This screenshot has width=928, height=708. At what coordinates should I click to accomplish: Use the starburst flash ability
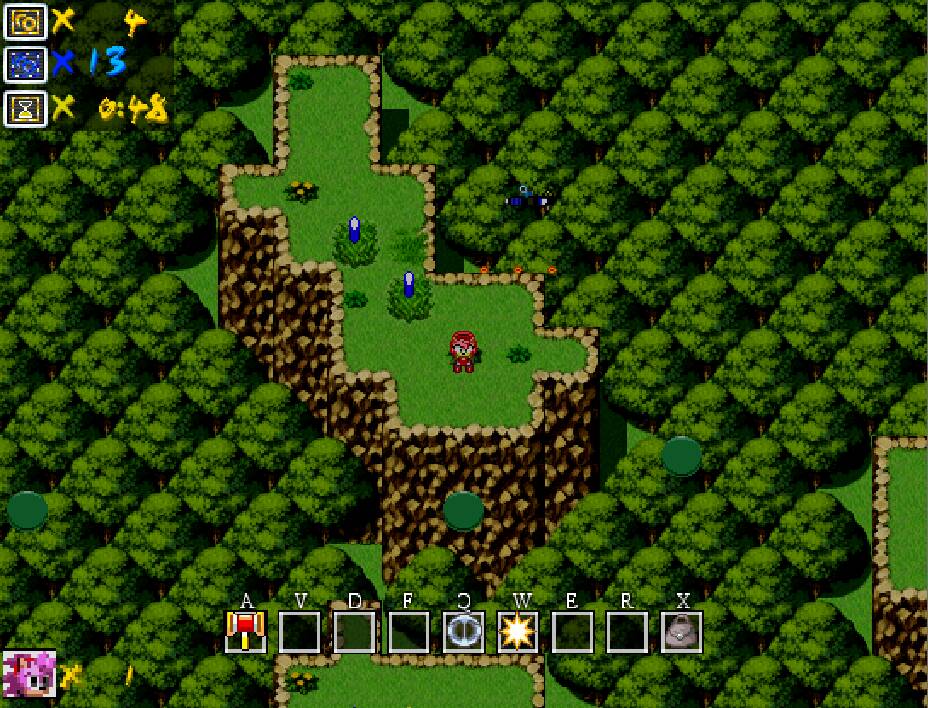[x=518, y=631]
